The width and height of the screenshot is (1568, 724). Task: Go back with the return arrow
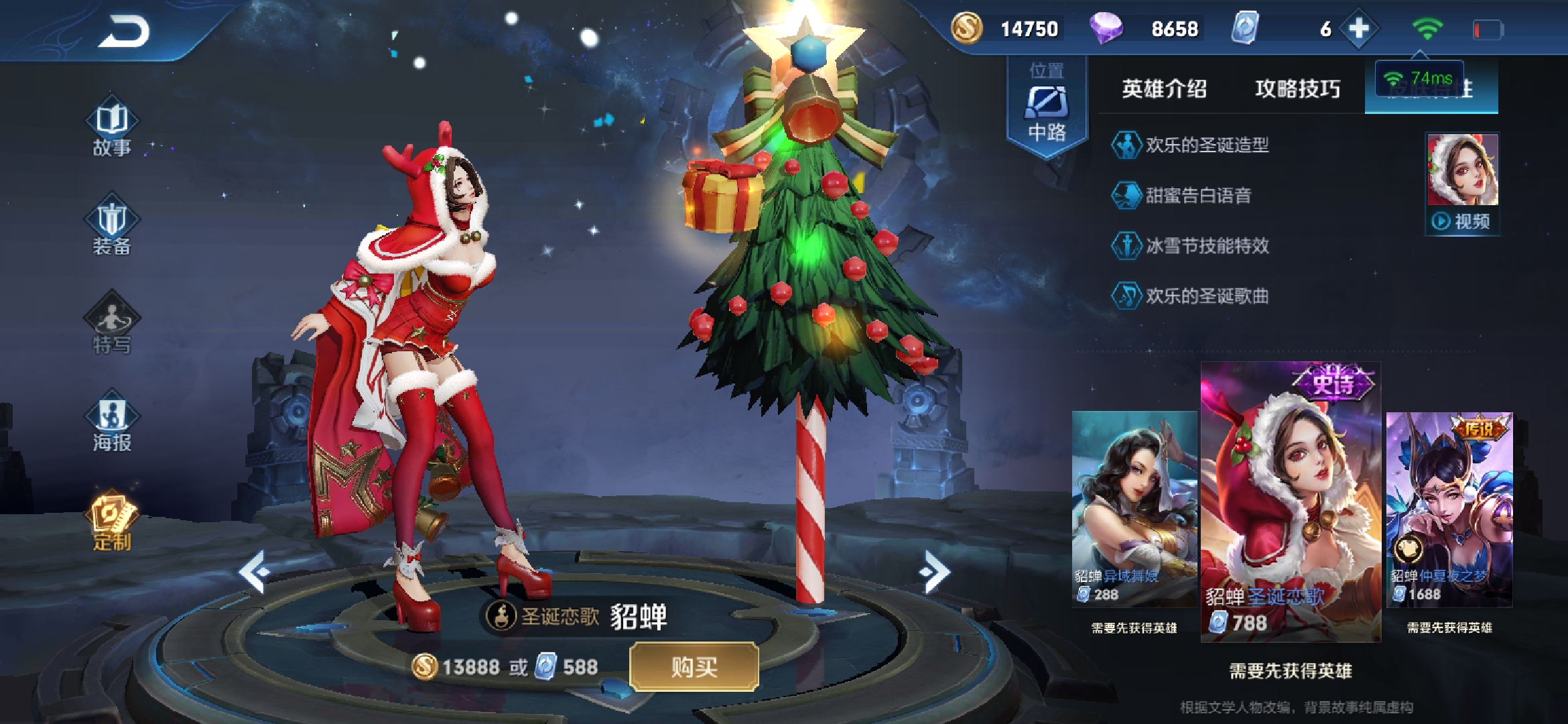tap(124, 32)
